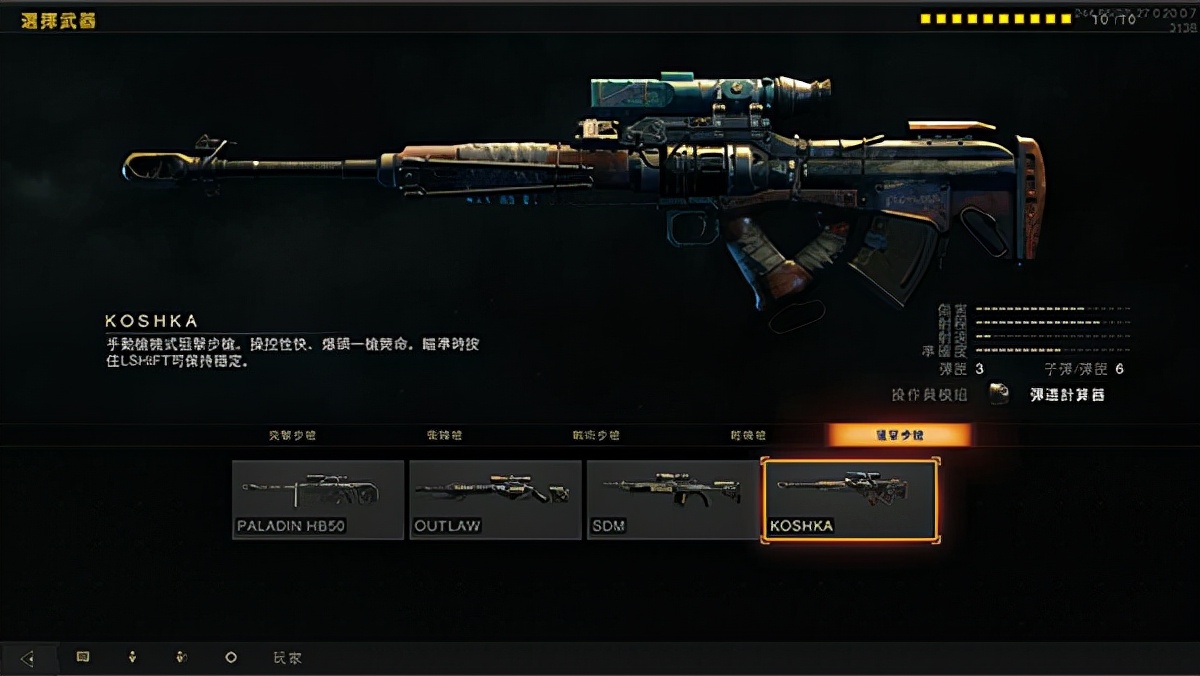The height and width of the screenshot is (676, 1200).
Task: Switch to the assault rifle (突擊步槍) tab
Action: [292, 436]
